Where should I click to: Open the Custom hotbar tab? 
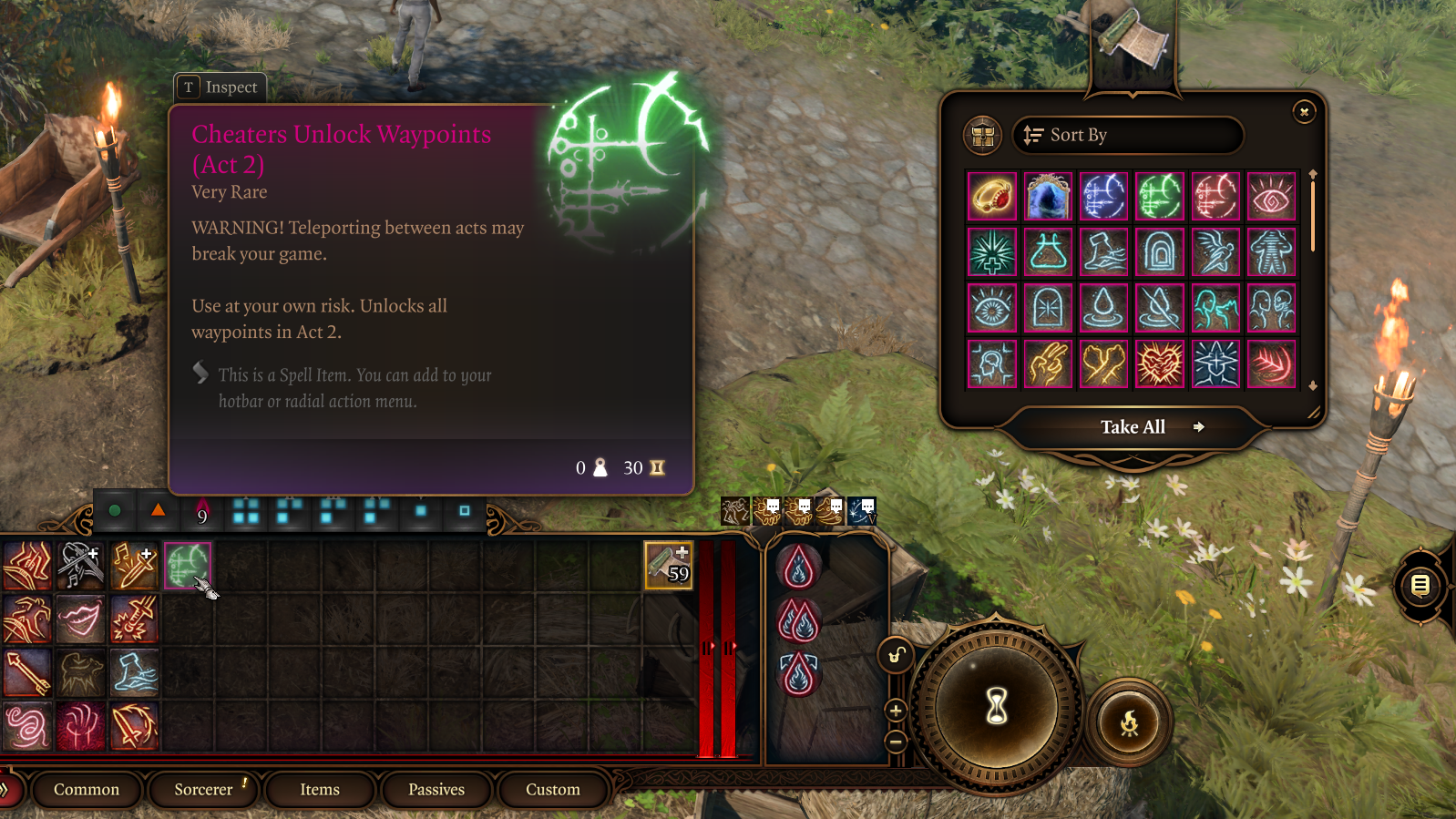click(x=552, y=790)
